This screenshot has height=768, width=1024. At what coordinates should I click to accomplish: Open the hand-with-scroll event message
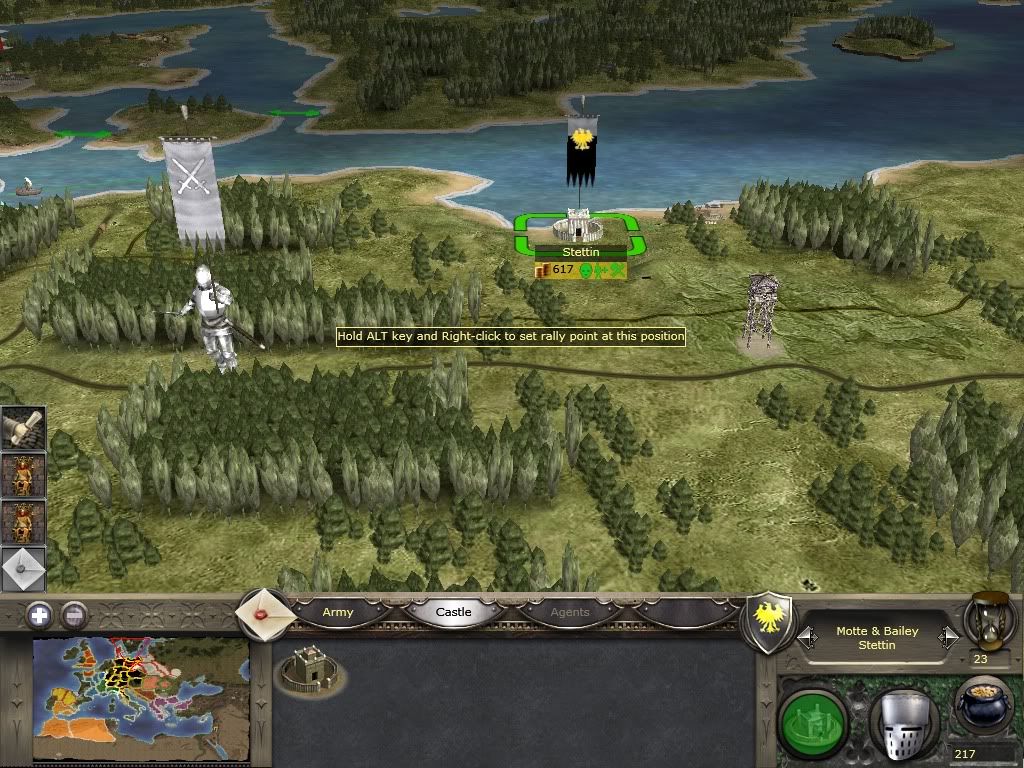coord(22,429)
